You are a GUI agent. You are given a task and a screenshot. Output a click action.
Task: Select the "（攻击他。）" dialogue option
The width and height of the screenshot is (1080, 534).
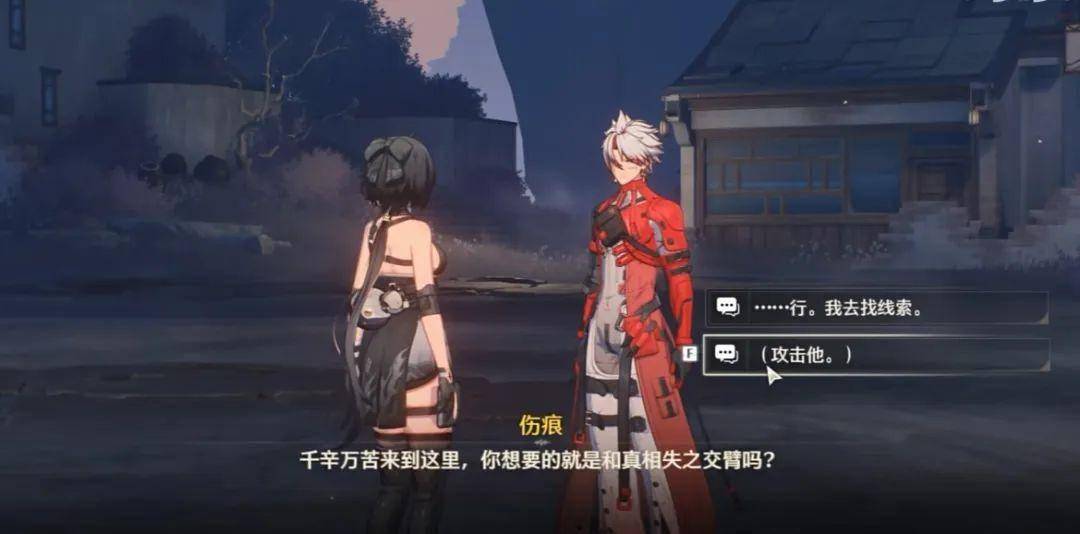(x=875, y=355)
